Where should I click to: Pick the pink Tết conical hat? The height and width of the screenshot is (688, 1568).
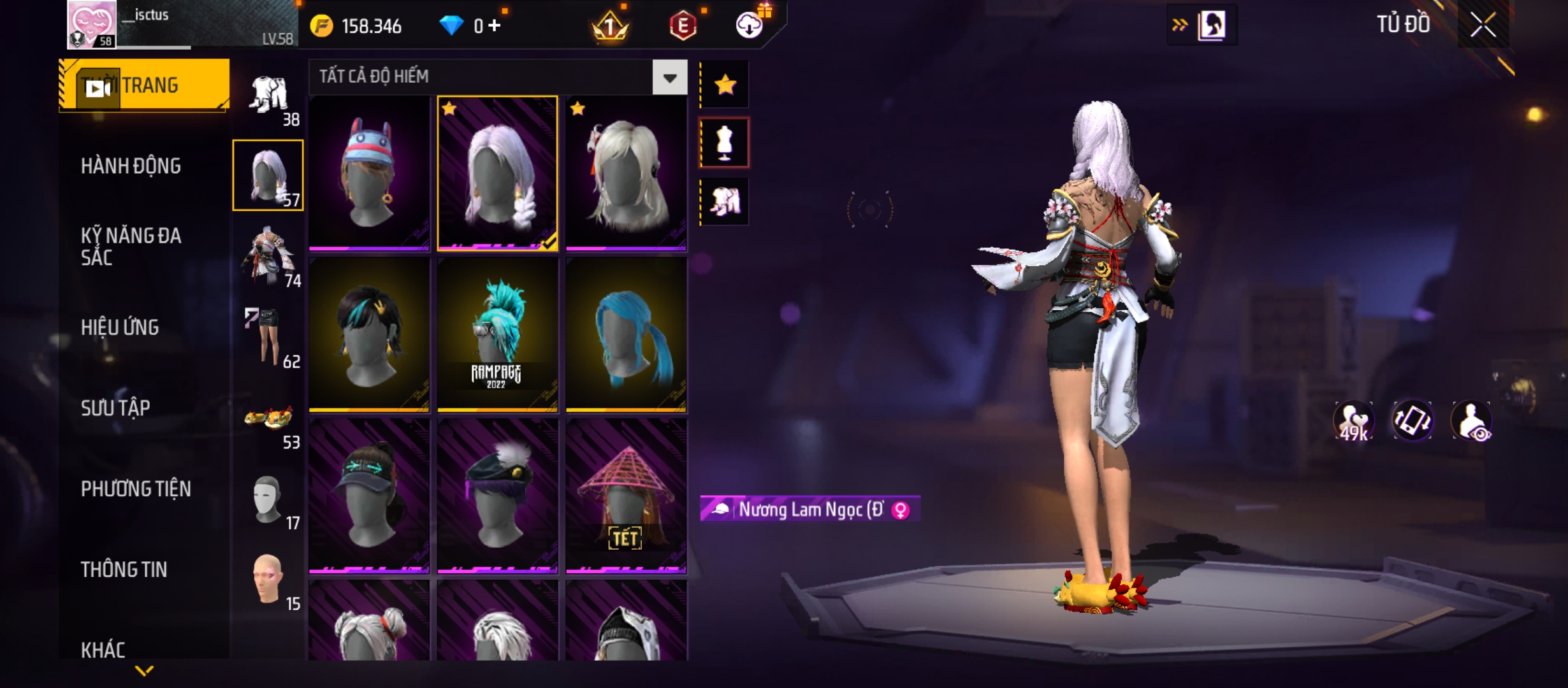[626, 496]
